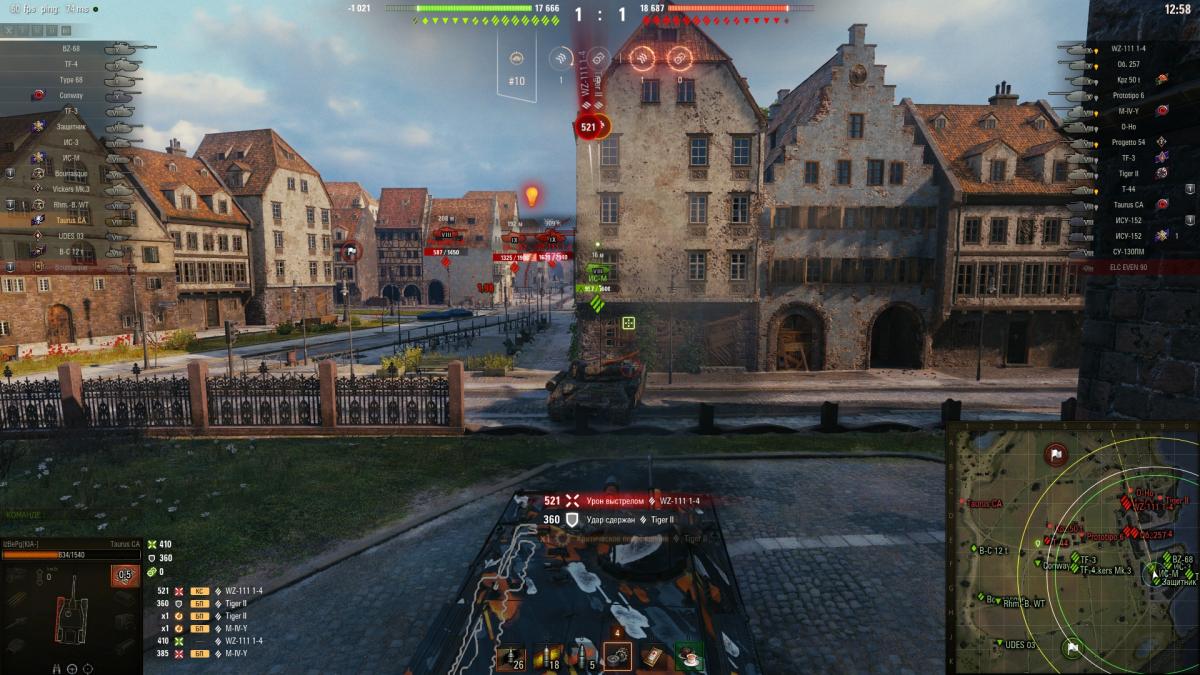Viewport: 1200px width, 675px height.
Task: Click the minimap
Action: tap(1072, 547)
